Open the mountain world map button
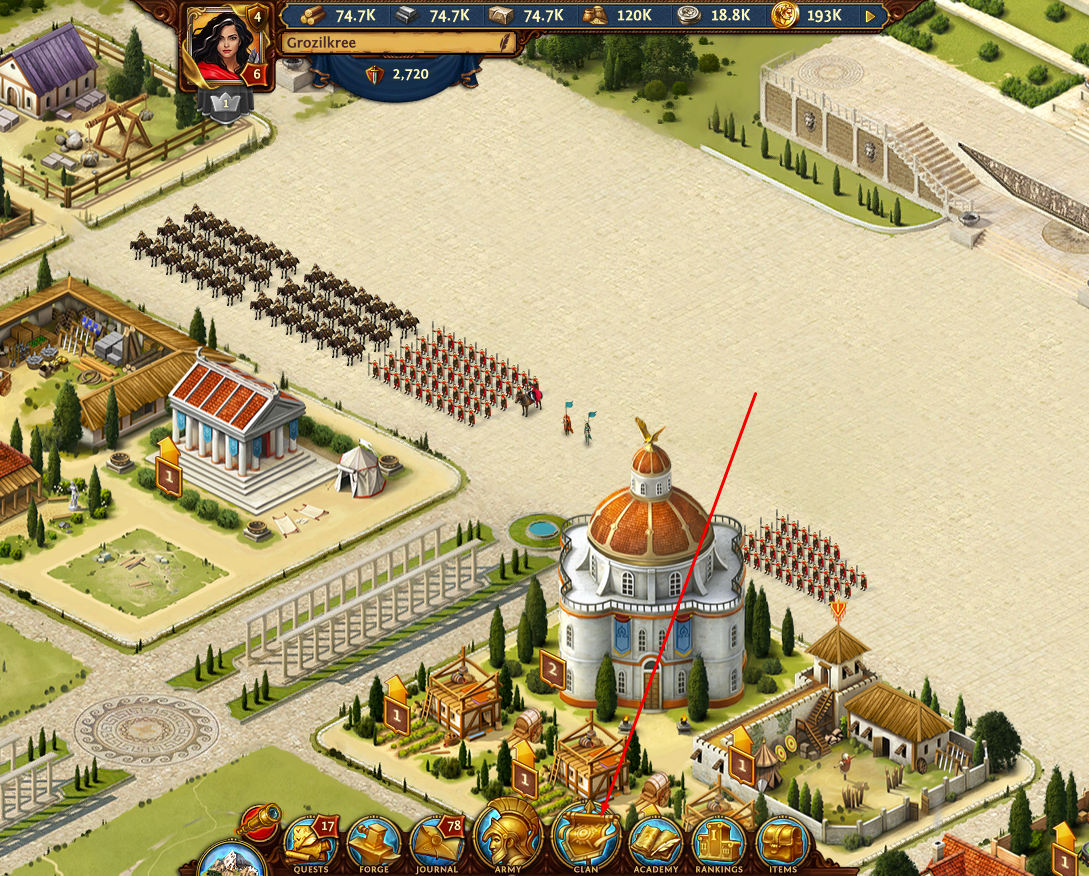1089x876 pixels. pyautogui.click(x=231, y=861)
